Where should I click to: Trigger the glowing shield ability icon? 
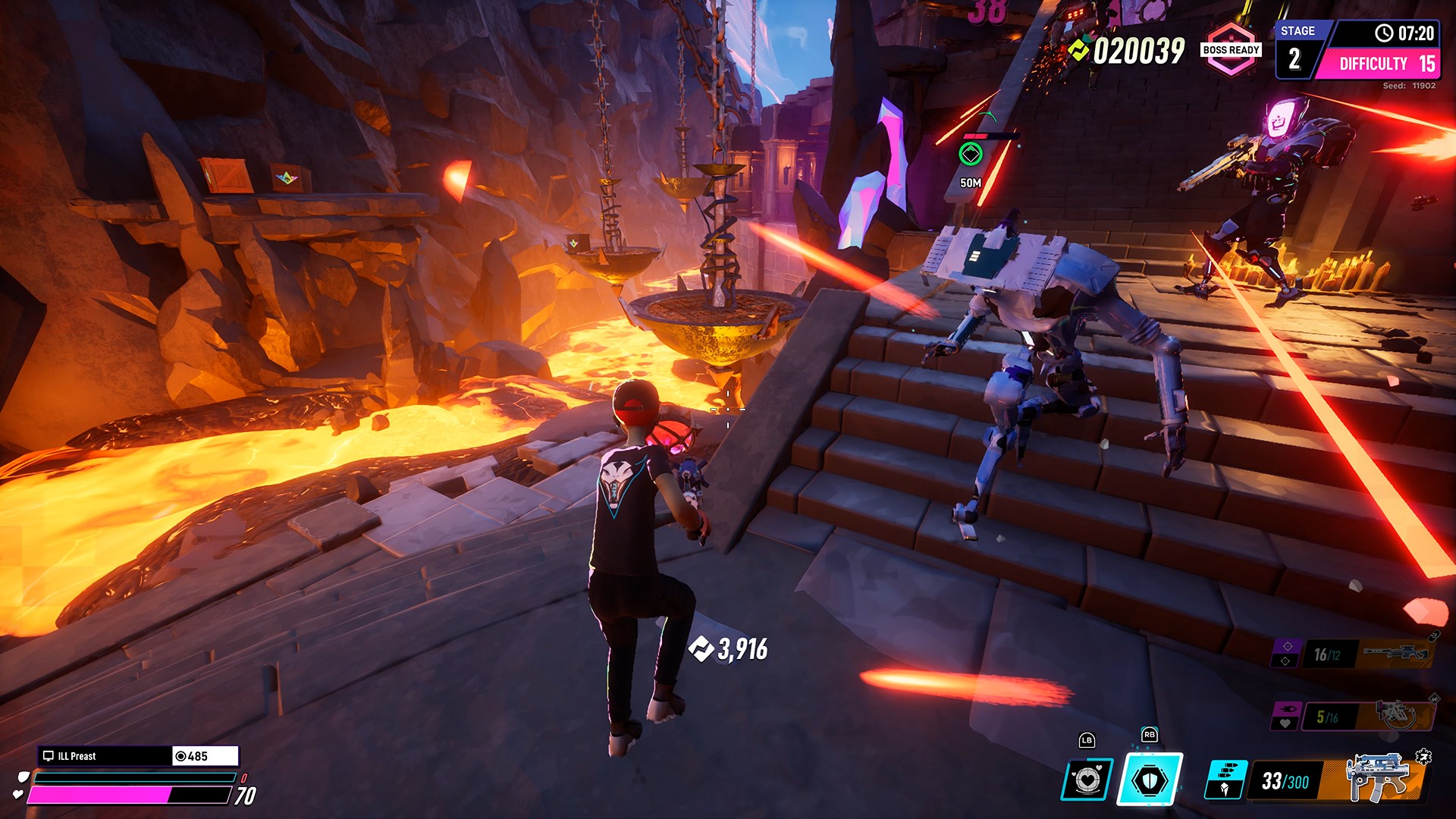[x=1150, y=779]
